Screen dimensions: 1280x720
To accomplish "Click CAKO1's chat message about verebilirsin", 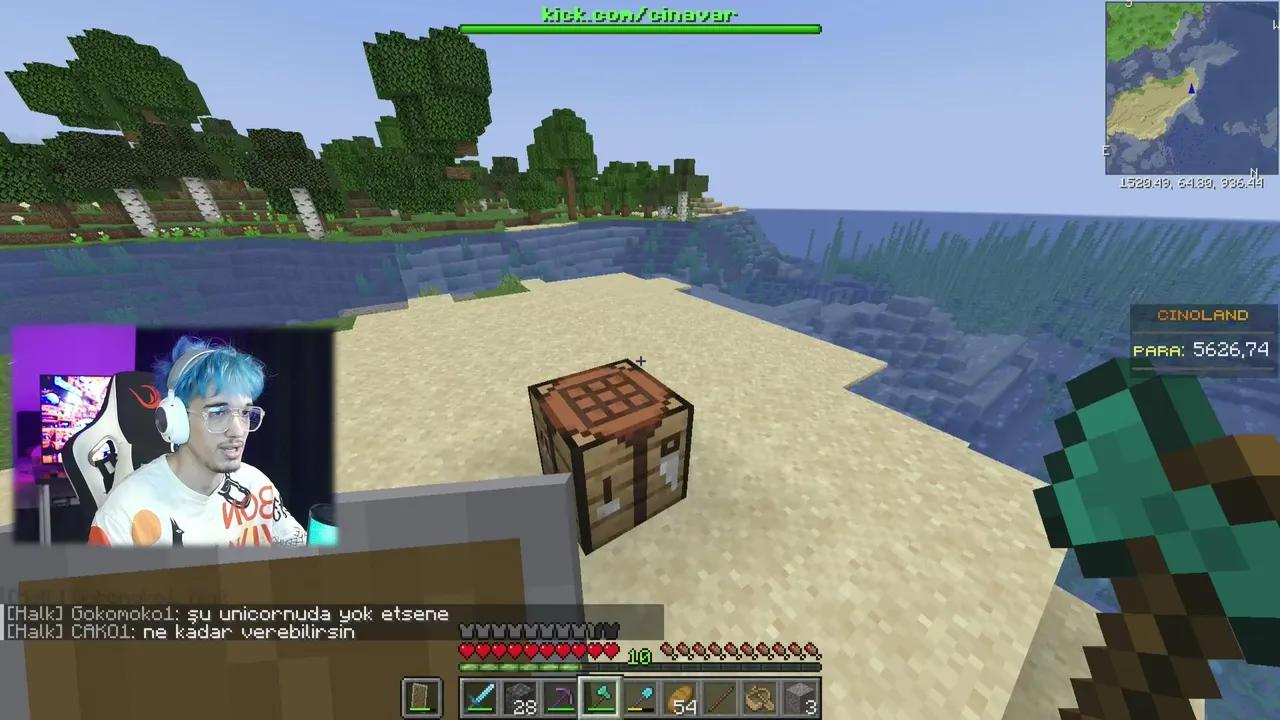I will 180,632.
